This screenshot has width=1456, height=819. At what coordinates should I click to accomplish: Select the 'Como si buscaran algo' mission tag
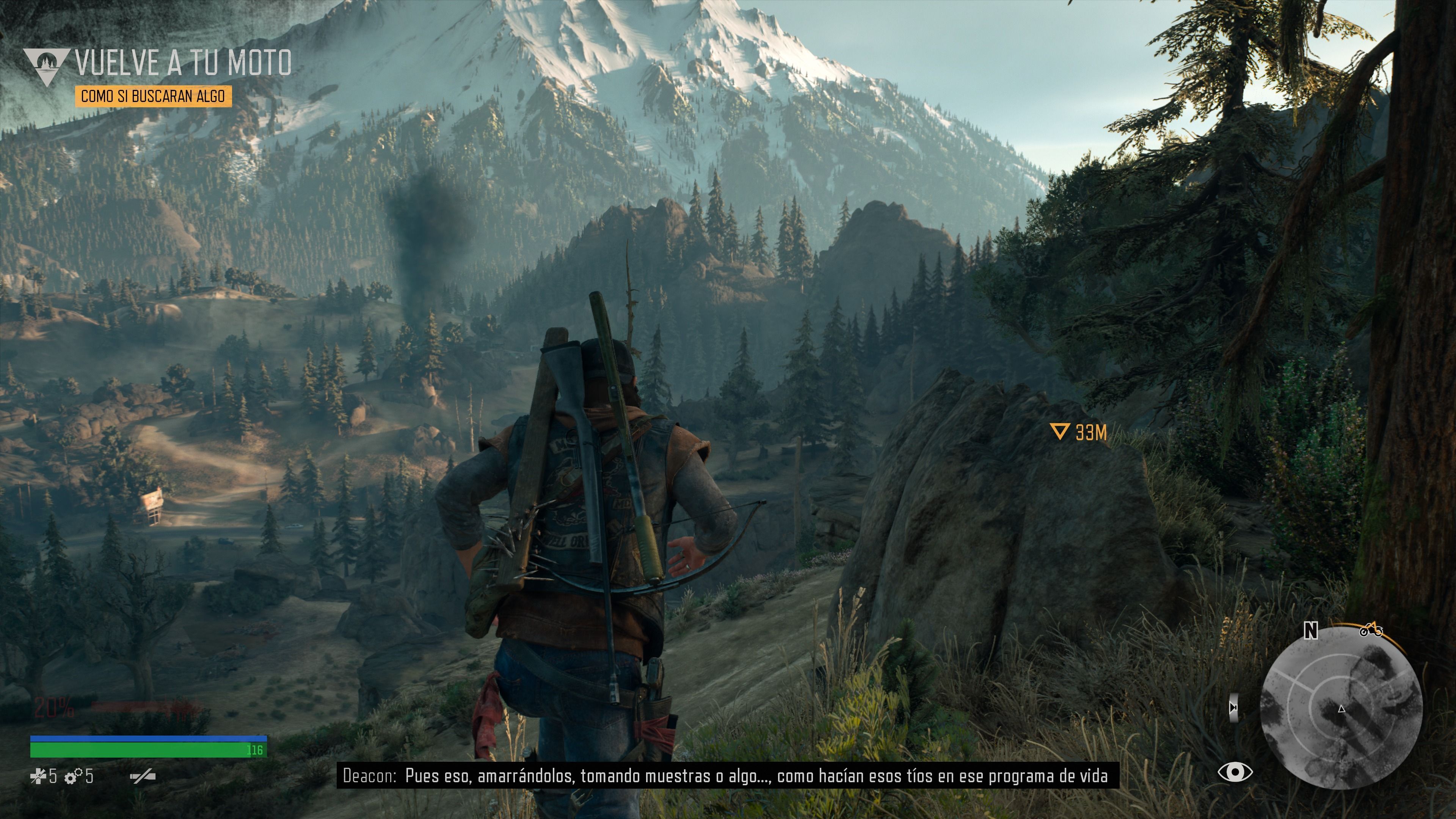pyautogui.click(x=153, y=96)
